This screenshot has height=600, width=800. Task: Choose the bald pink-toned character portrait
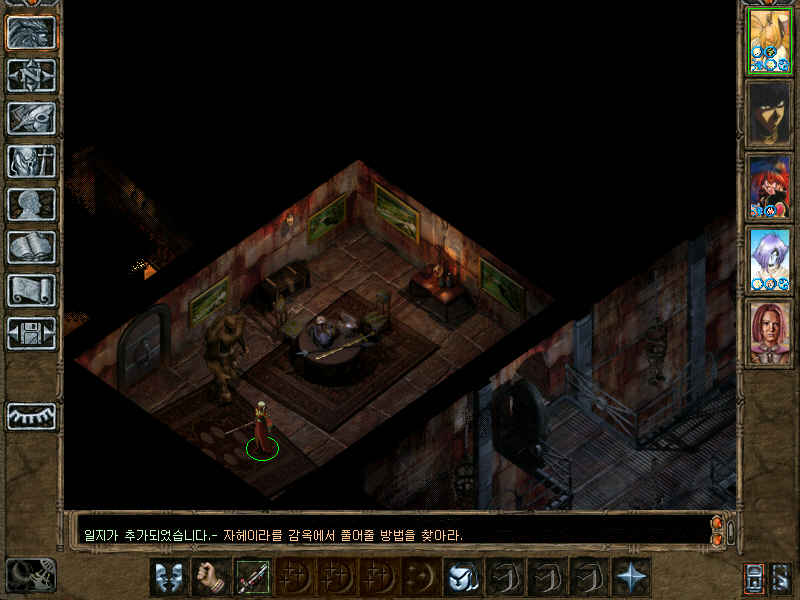[x=769, y=333]
